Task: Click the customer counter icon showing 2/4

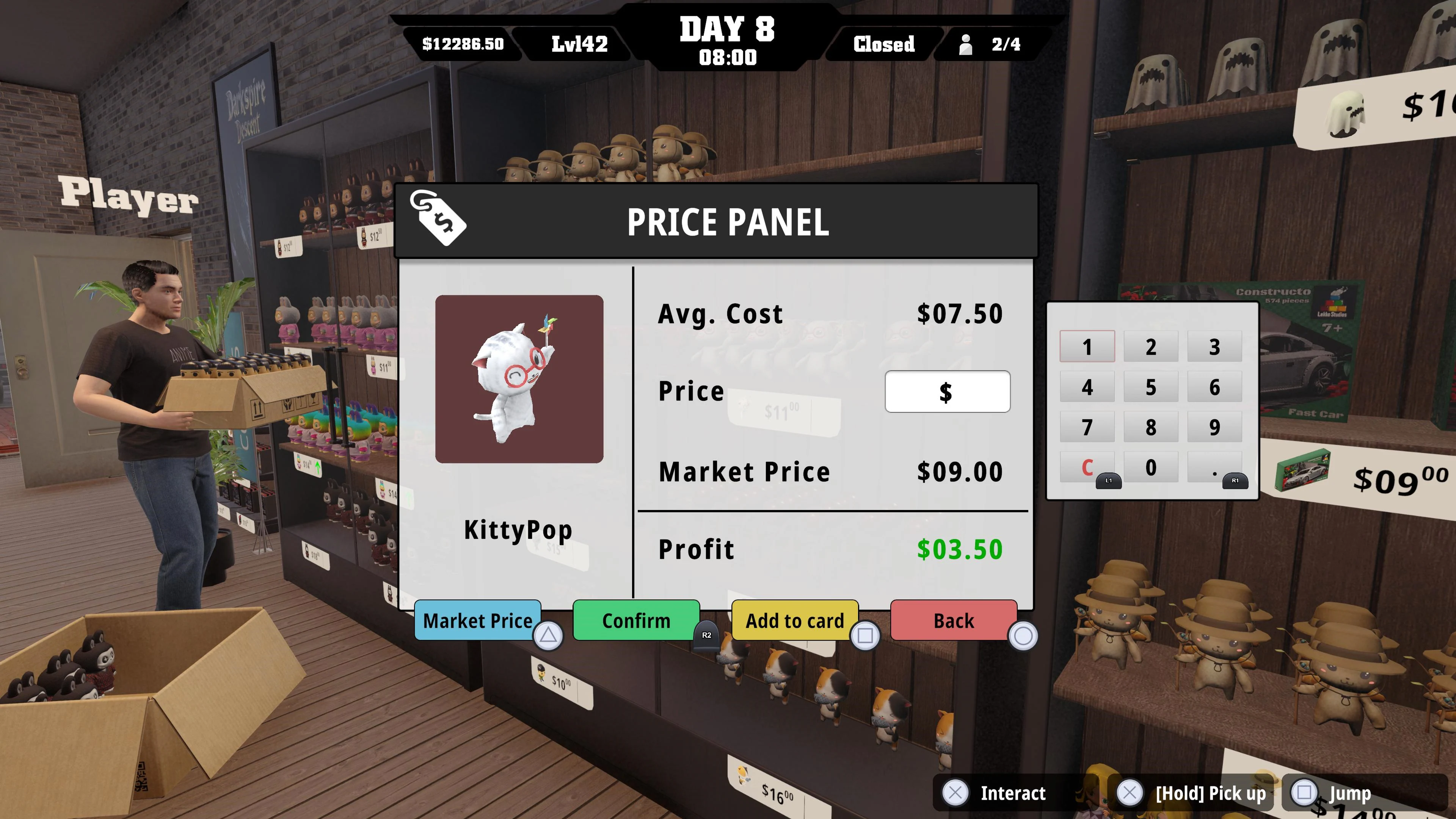Action: [x=967, y=45]
